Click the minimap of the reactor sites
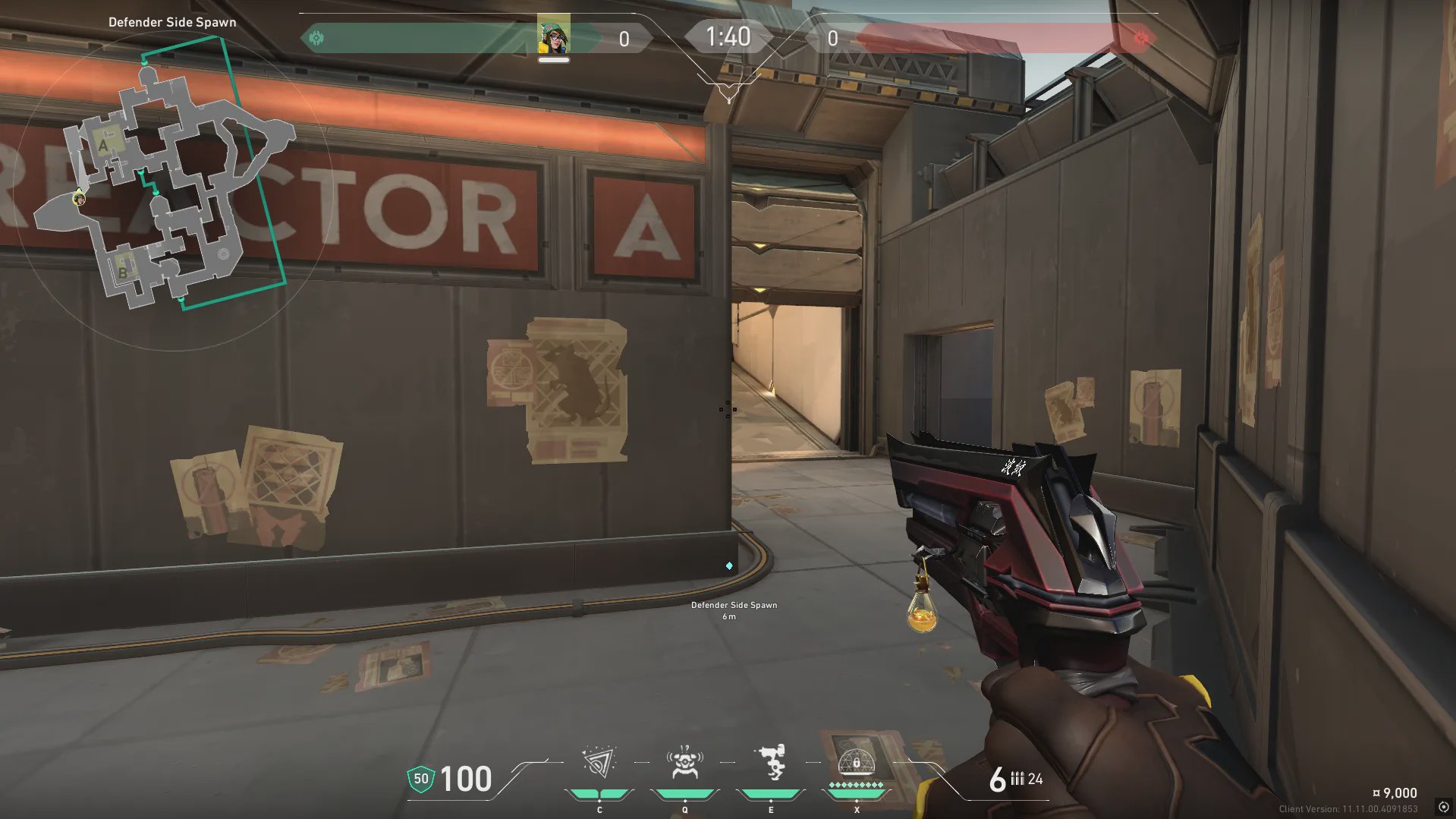The image size is (1456, 819). click(x=175, y=190)
